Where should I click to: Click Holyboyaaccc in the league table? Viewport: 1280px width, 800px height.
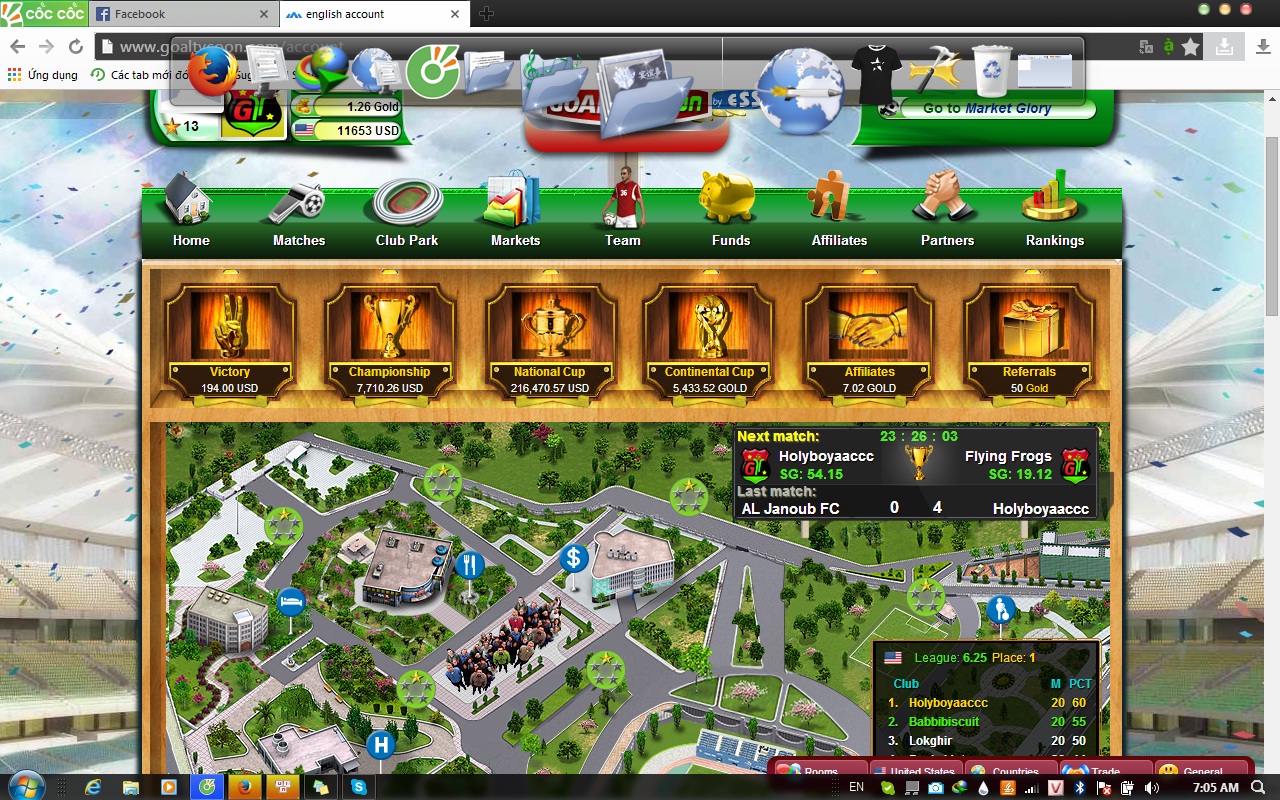coord(948,703)
